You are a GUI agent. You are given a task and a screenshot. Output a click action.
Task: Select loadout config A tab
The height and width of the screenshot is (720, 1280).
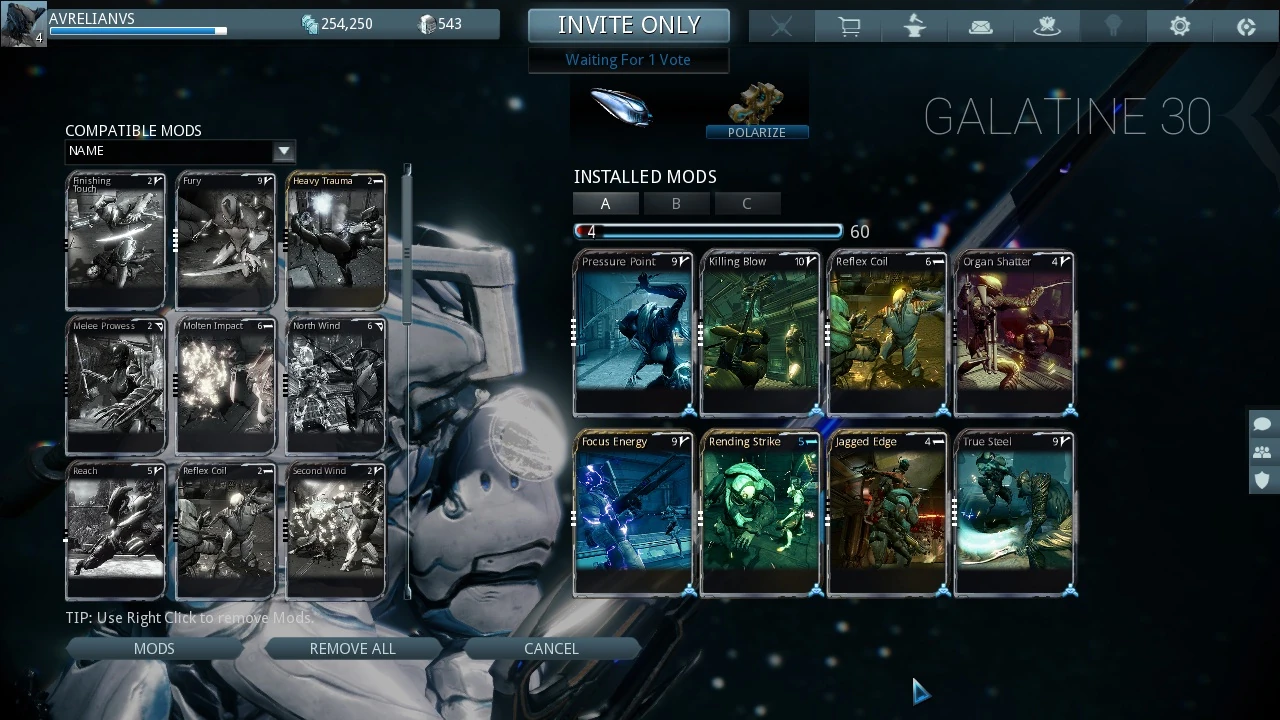(605, 204)
